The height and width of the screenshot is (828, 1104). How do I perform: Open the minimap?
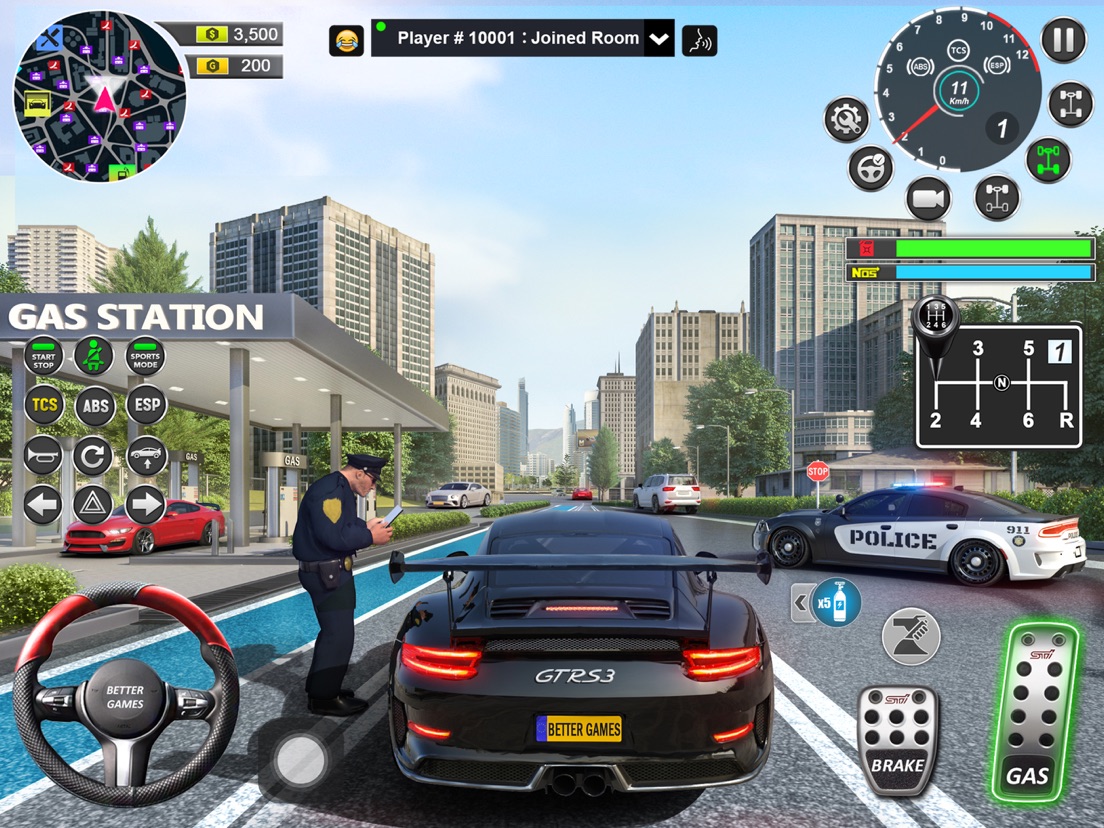coord(99,96)
